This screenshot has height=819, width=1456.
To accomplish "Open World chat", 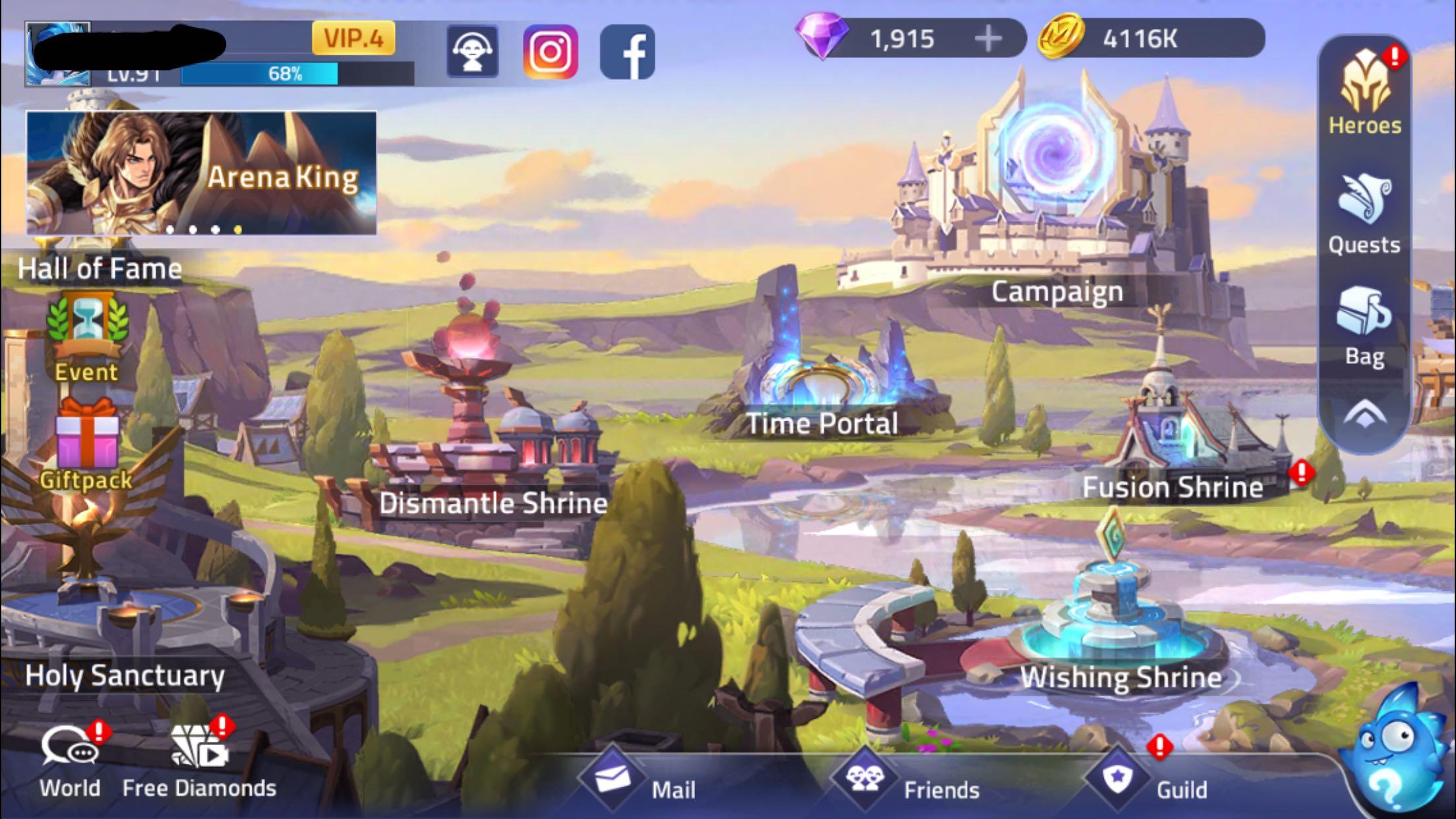I will [x=70, y=762].
